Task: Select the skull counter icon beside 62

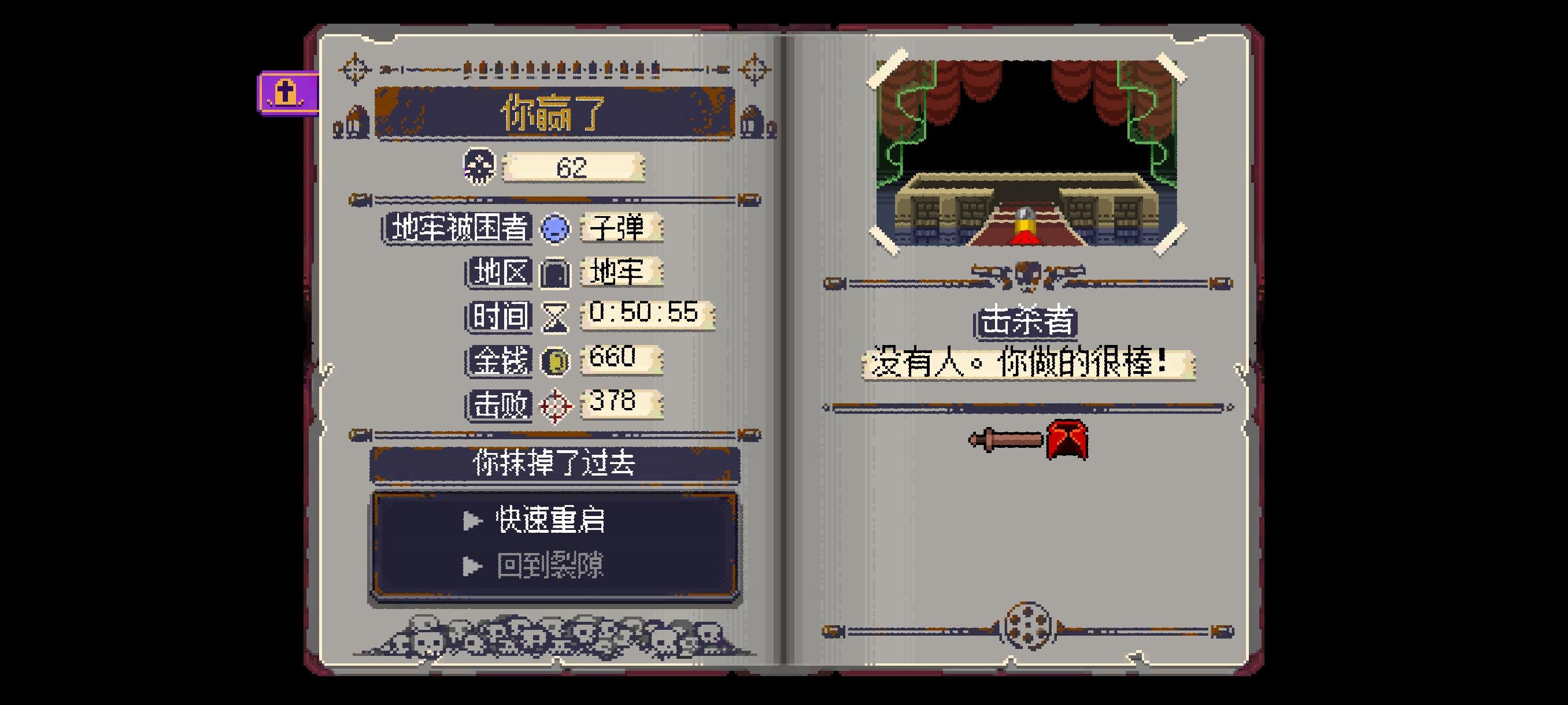Action: [481, 168]
